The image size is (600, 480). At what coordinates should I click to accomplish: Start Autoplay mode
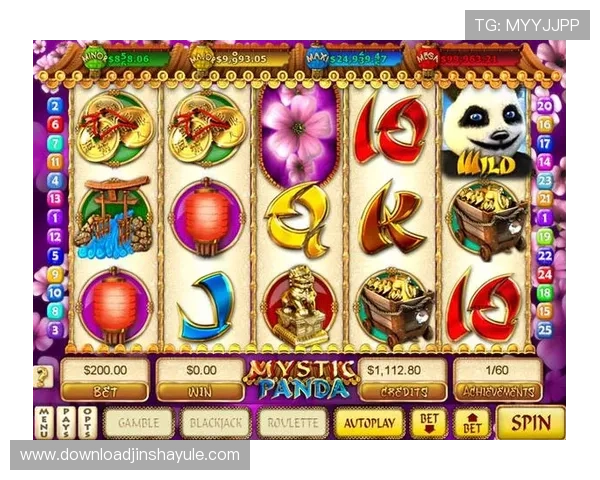click(x=370, y=423)
